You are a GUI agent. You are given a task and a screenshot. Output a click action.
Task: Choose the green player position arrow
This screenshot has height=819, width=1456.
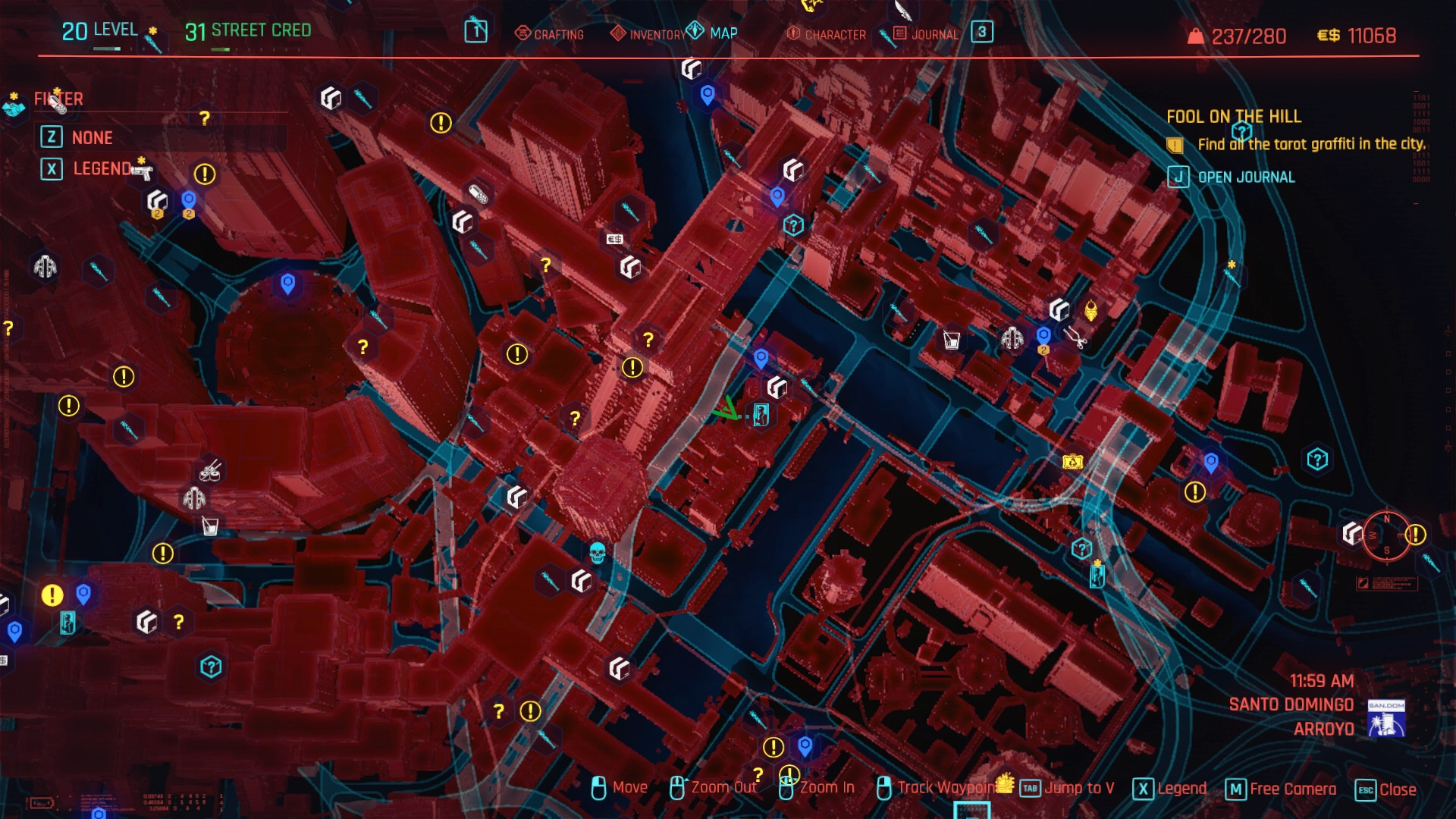(x=726, y=410)
